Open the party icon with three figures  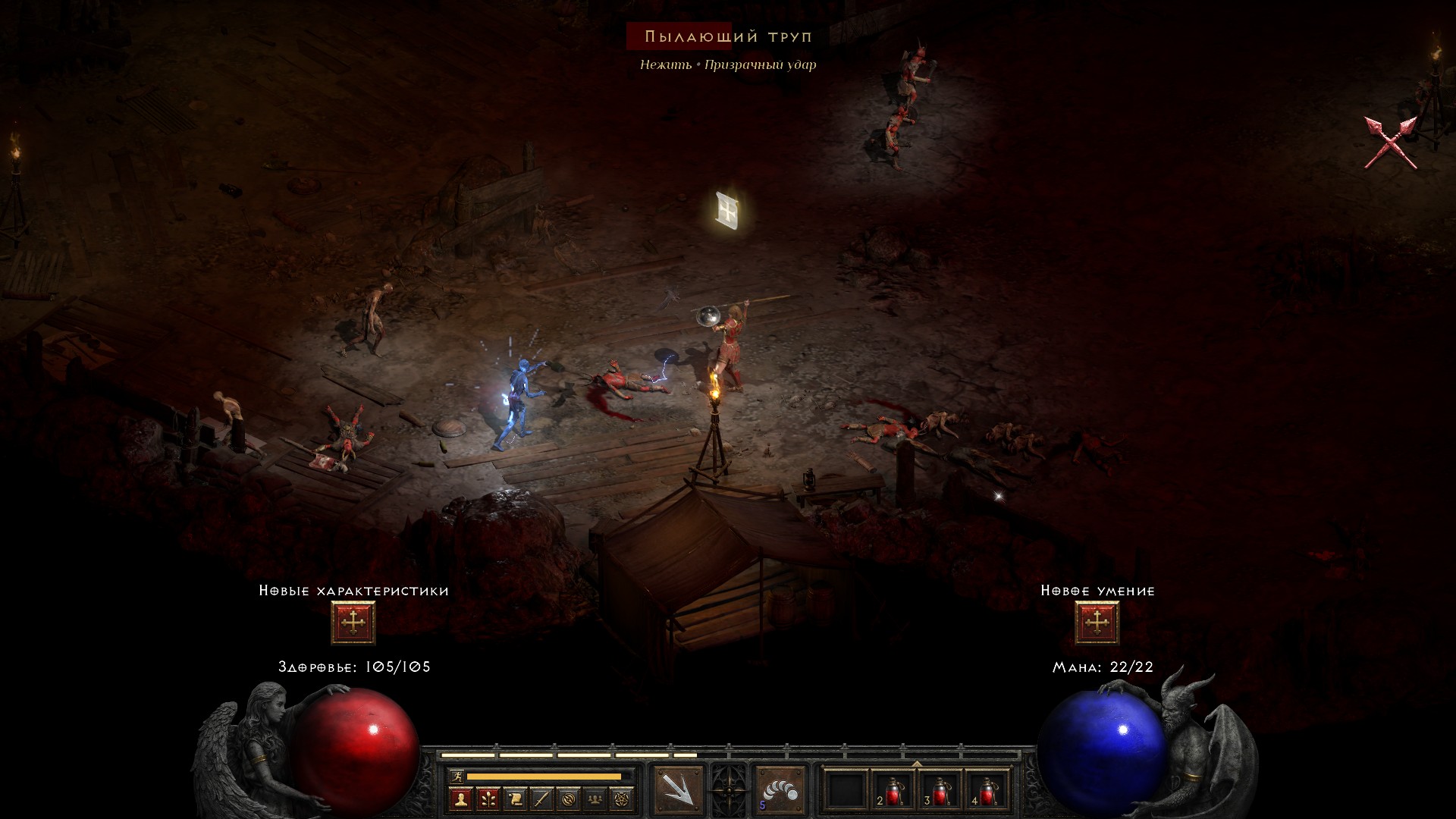(597, 799)
